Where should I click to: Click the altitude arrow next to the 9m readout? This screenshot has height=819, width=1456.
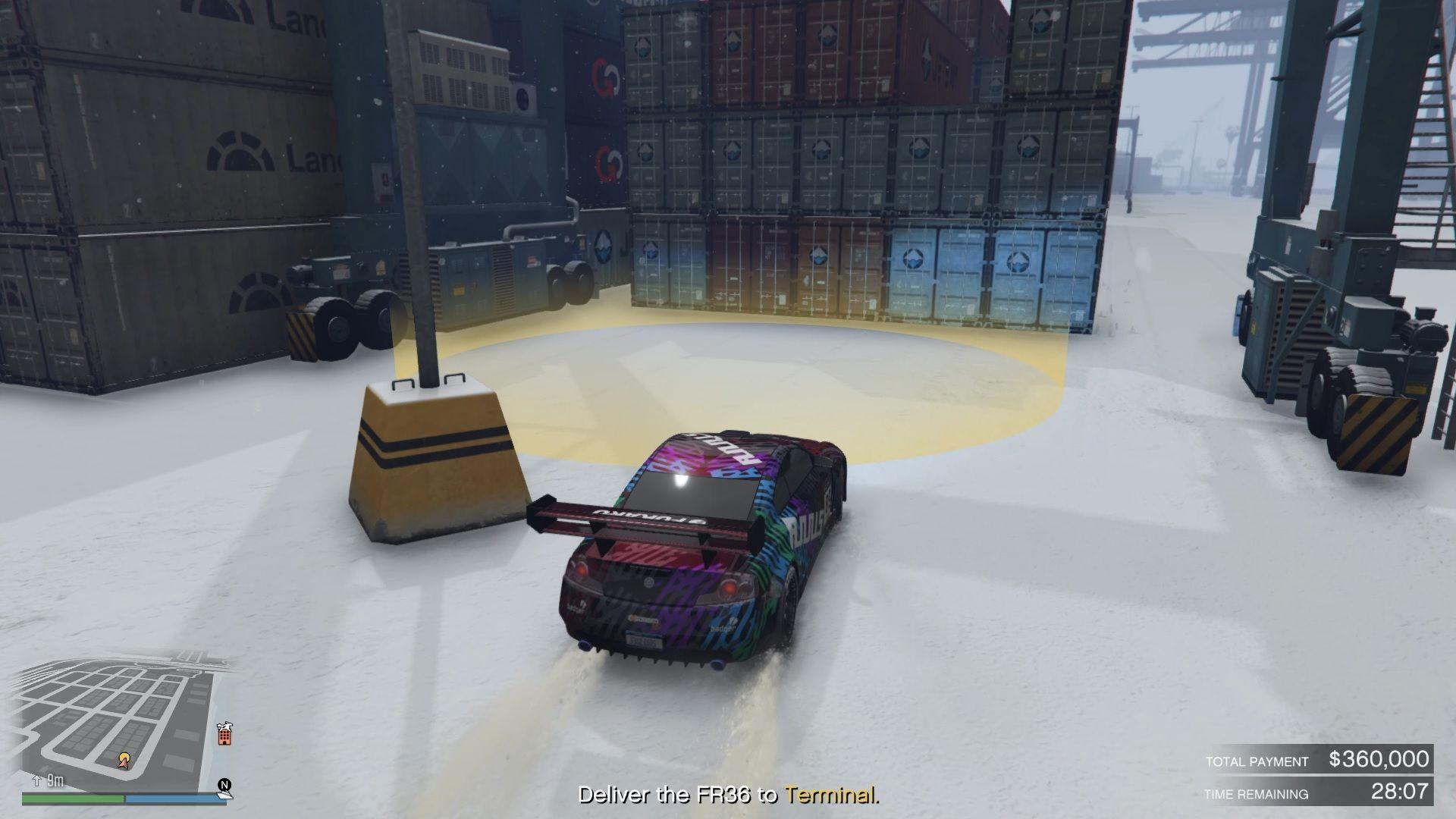[x=37, y=783]
